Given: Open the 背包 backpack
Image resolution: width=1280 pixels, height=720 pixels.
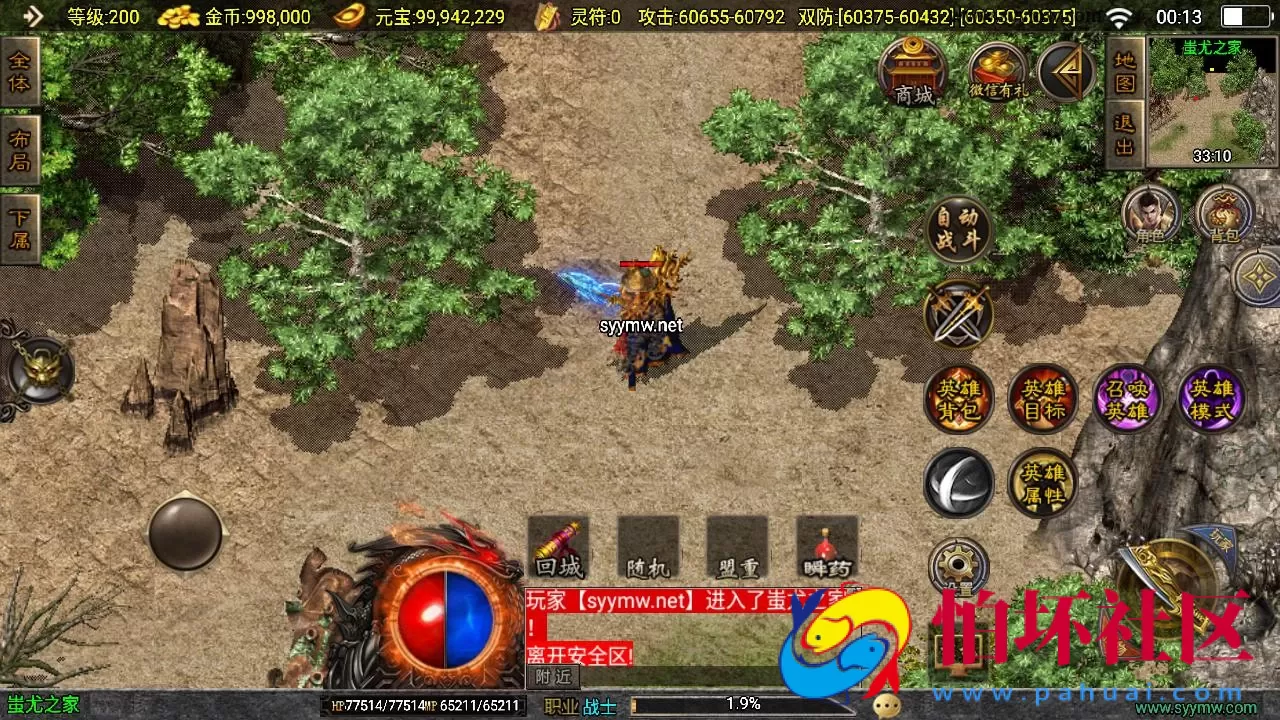Looking at the screenshot, I should [x=1222, y=213].
